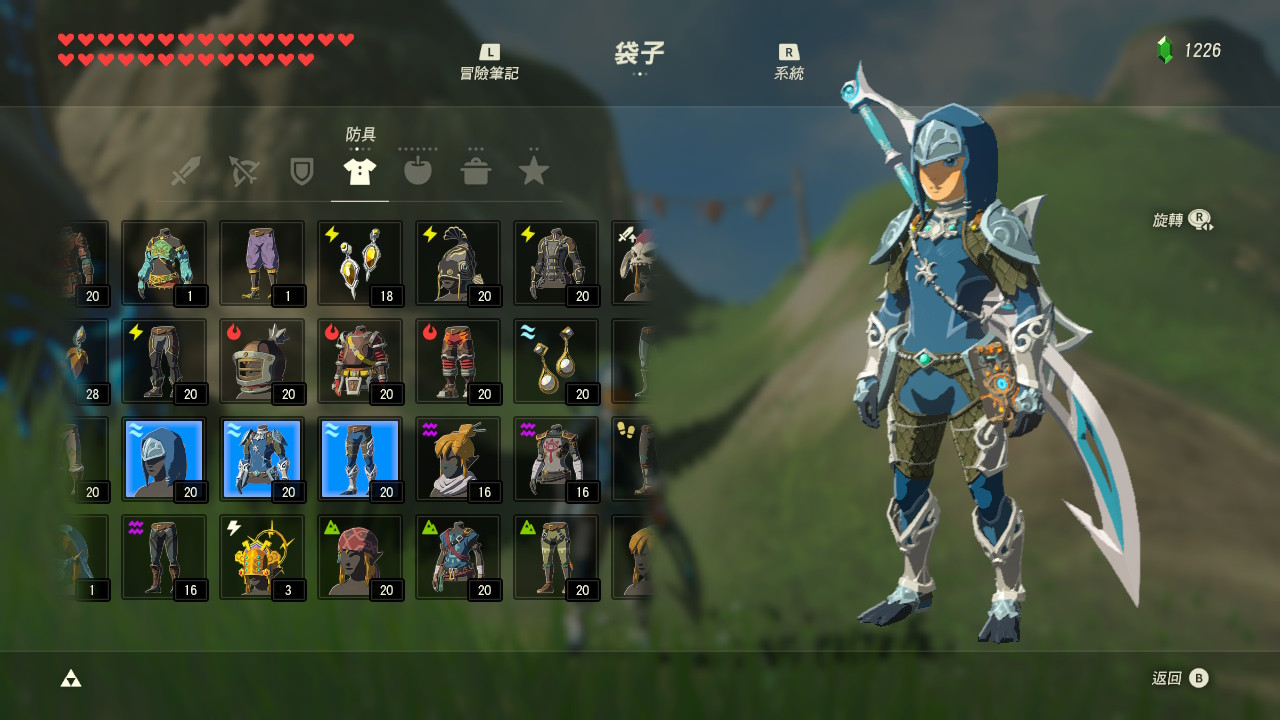1280x720 pixels.
Task: Select the materials pot category icon
Action: click(x=476, y=170)
